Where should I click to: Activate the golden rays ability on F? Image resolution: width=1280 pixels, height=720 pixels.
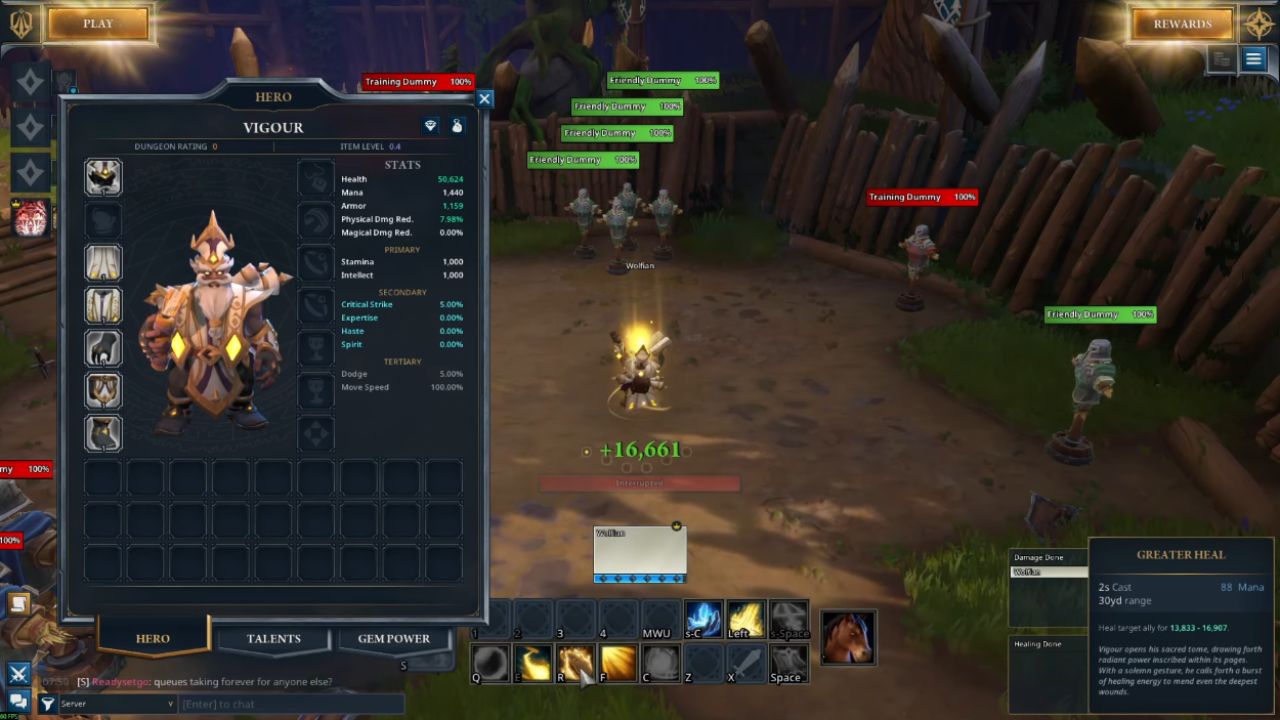[x=619, y=663]
